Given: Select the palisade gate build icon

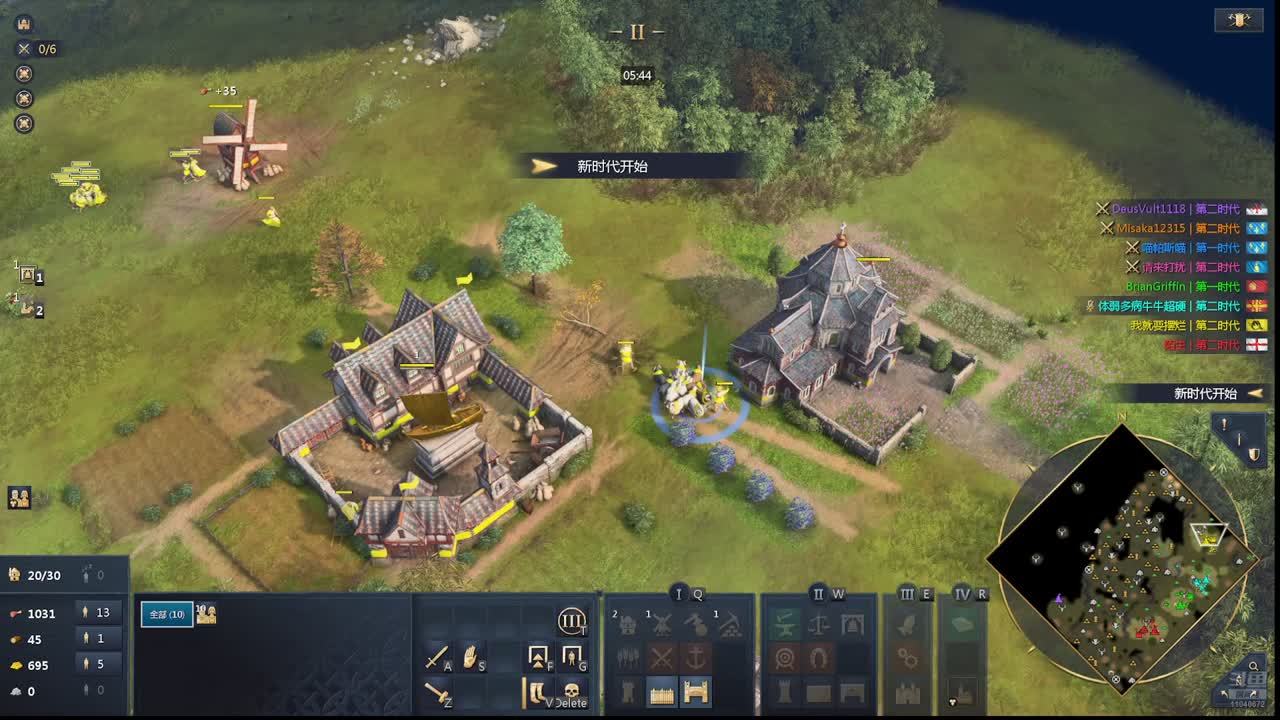Looking at the screenshot, I should pyautogui.click(x=696, y=692).
